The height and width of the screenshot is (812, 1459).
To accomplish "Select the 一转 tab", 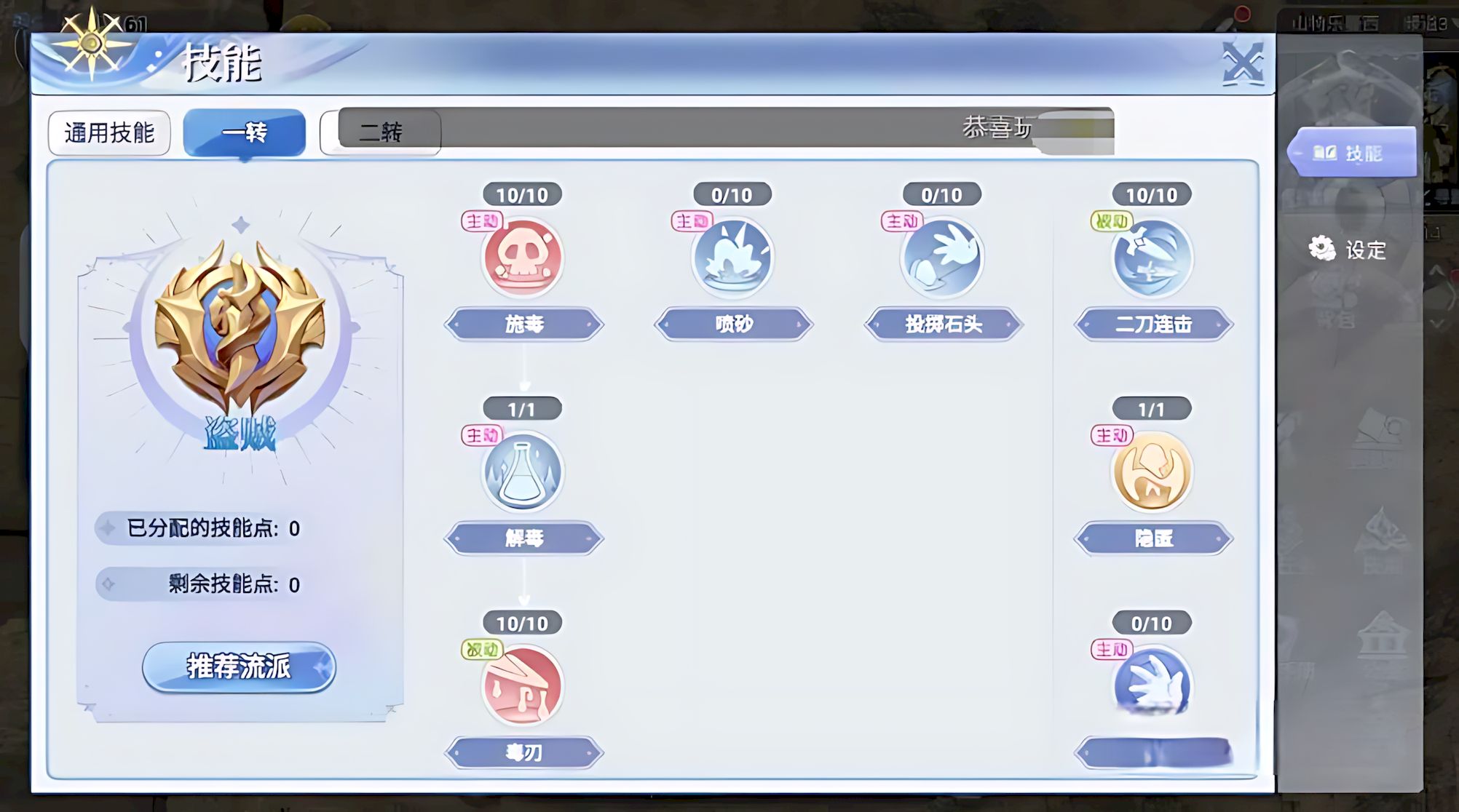I will (244, 132).
